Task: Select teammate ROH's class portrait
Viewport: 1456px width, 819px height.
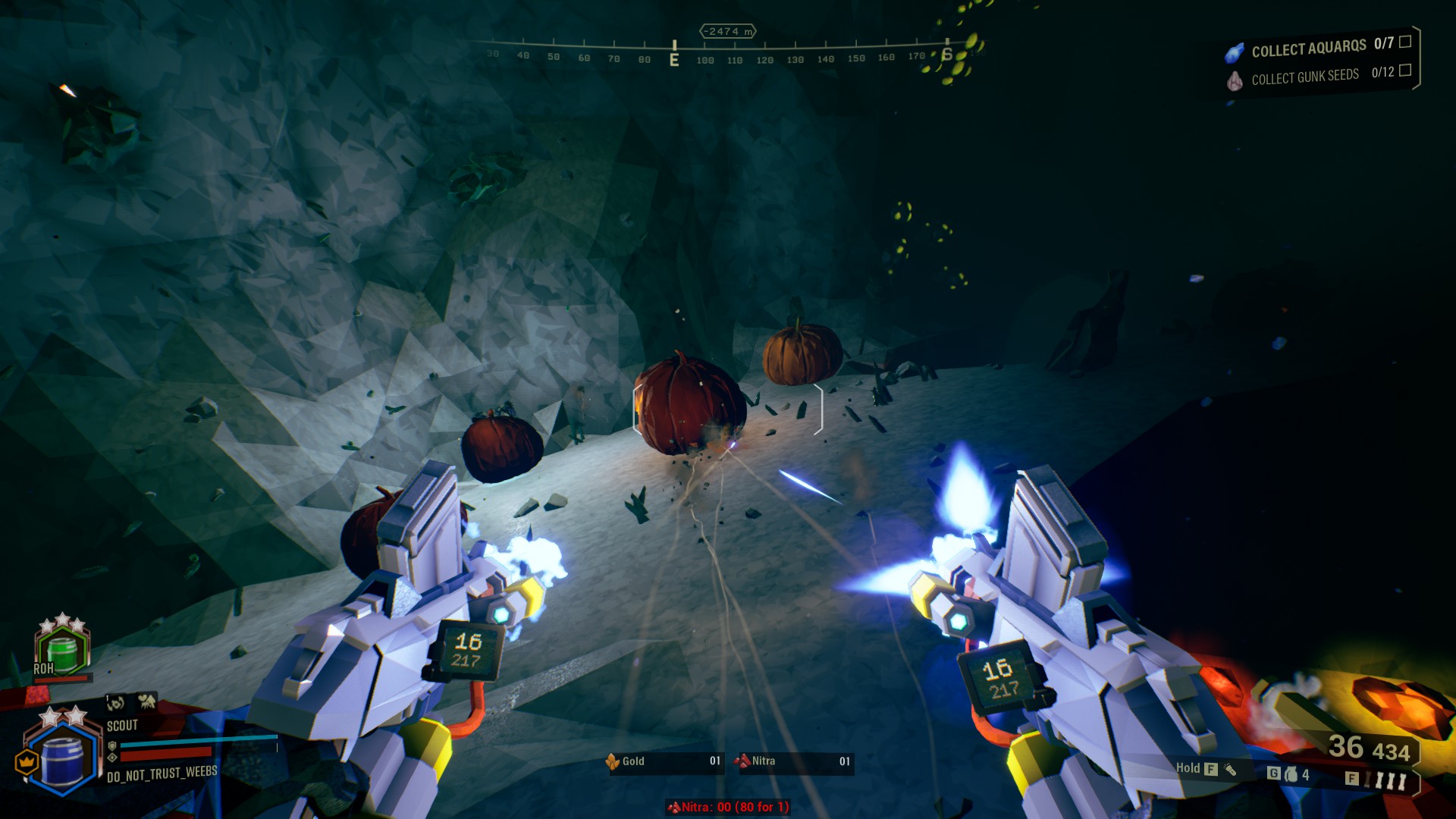Action: [62, 649]
